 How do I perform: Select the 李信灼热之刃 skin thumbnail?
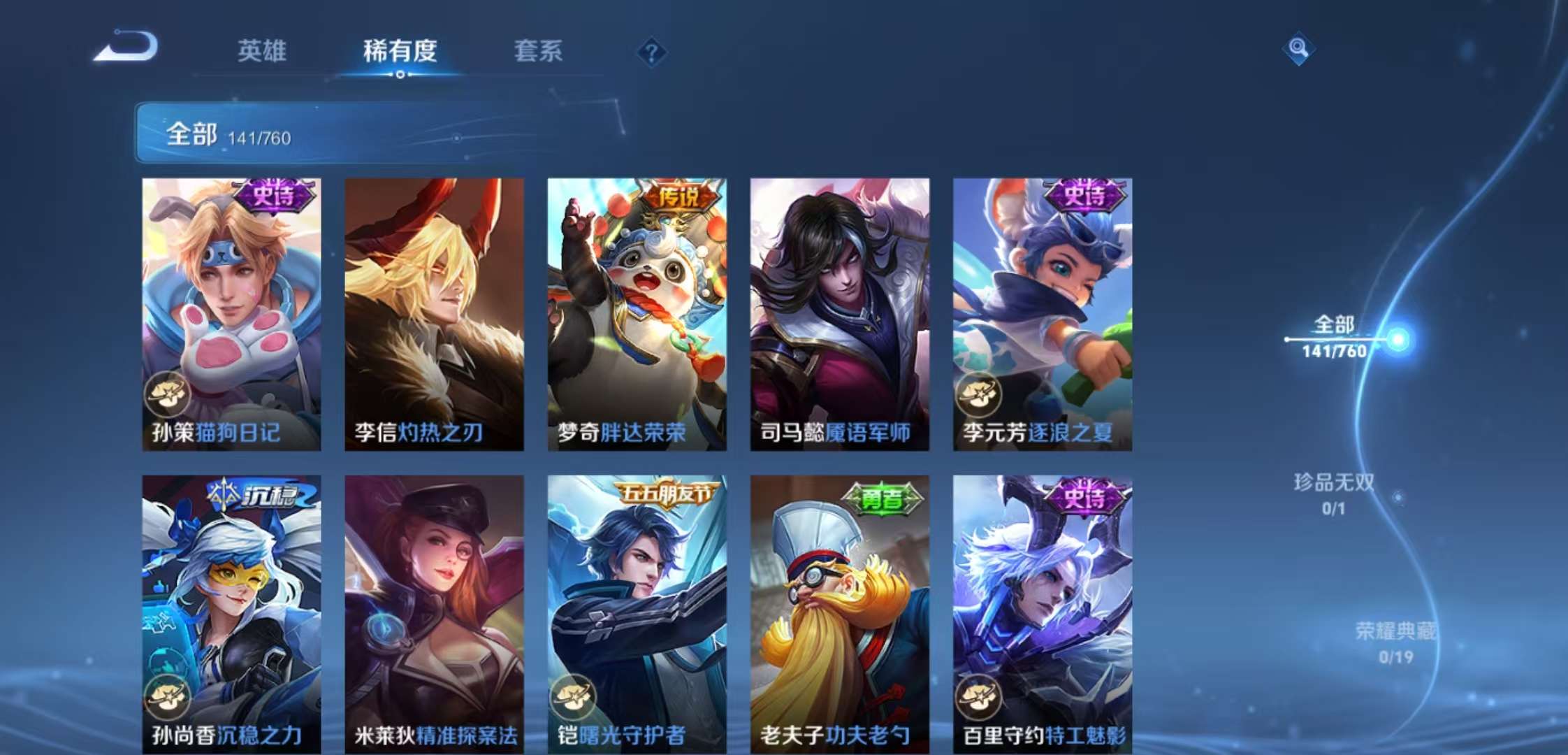click(434, 315)
